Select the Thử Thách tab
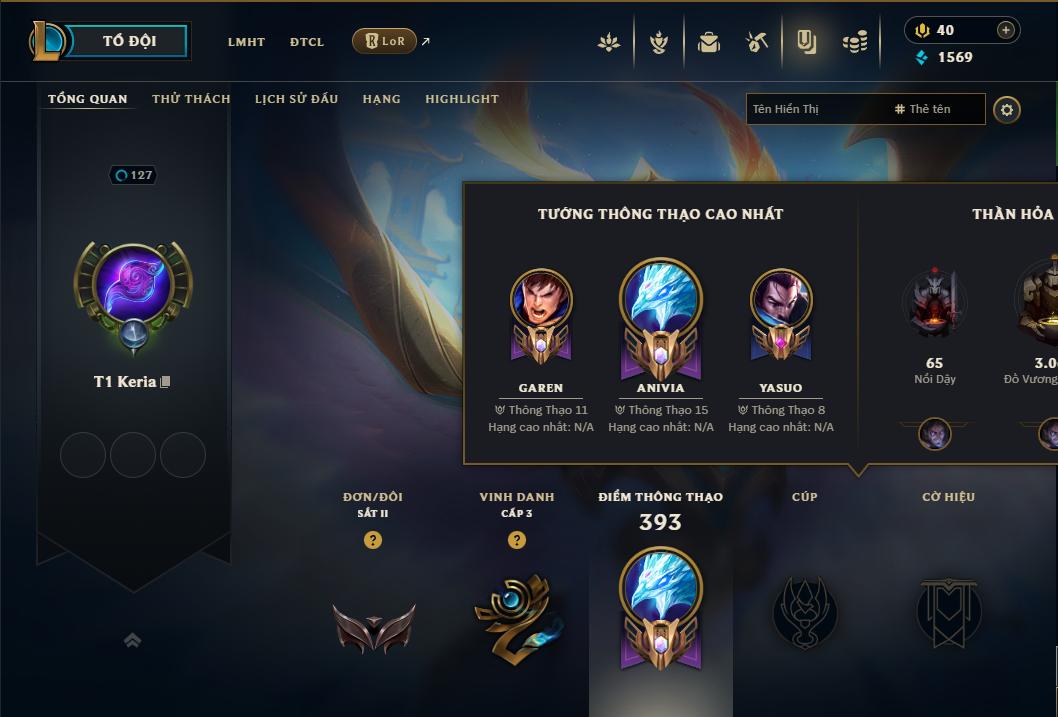The width and height of the screenshot is (1058, 717). point(191,99)
